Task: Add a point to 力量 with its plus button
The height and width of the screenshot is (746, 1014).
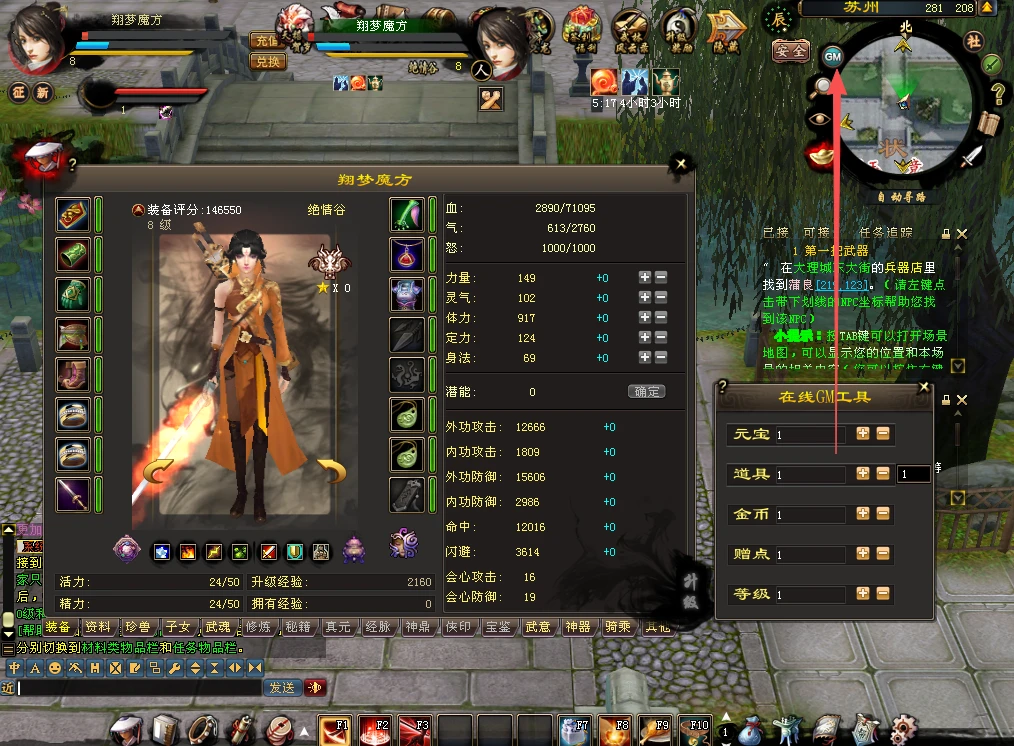Action: pyautogui.click(x=645, y=277)
